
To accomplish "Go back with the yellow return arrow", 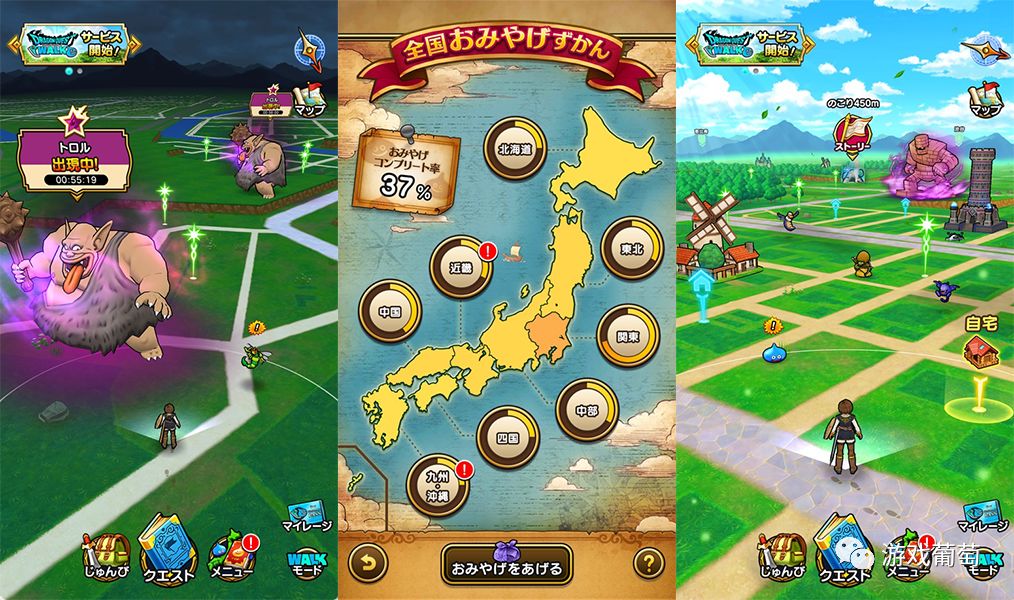I will (x=367, y=563).
